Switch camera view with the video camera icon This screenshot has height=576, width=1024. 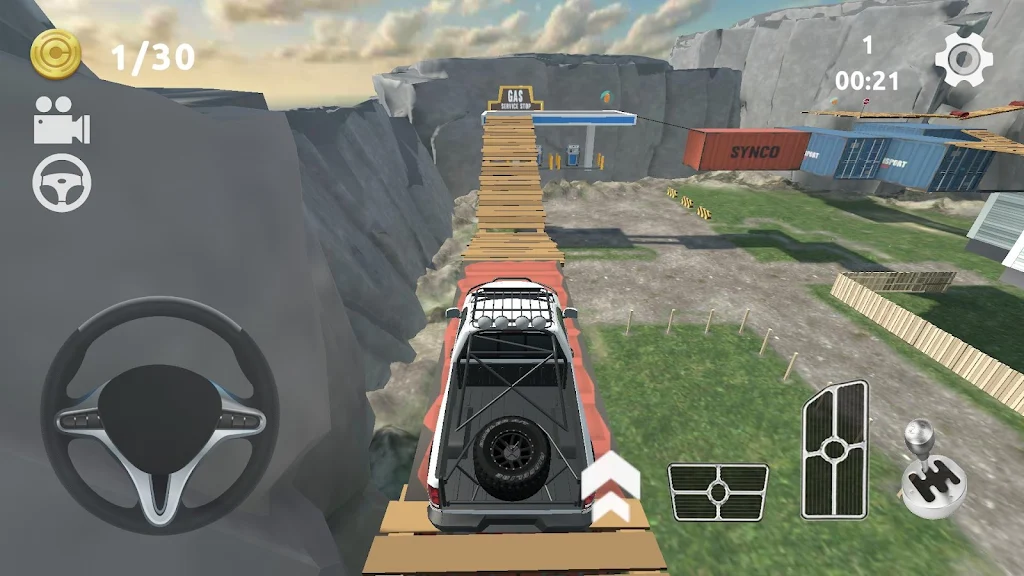tap(62, 121)
